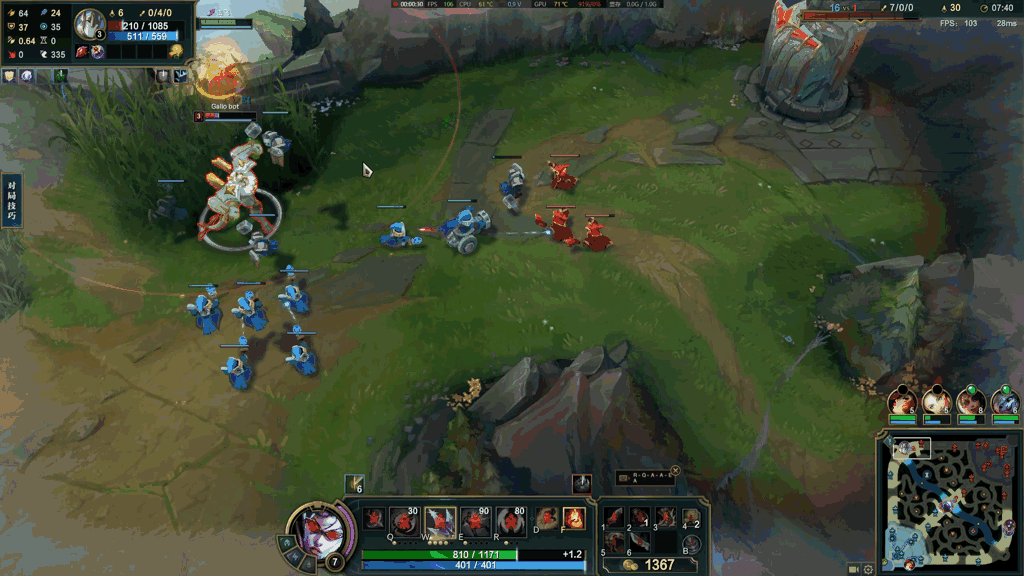Toggle the camera button beside the minimap
Screen dimensions: 1024x576
point(853,569)
